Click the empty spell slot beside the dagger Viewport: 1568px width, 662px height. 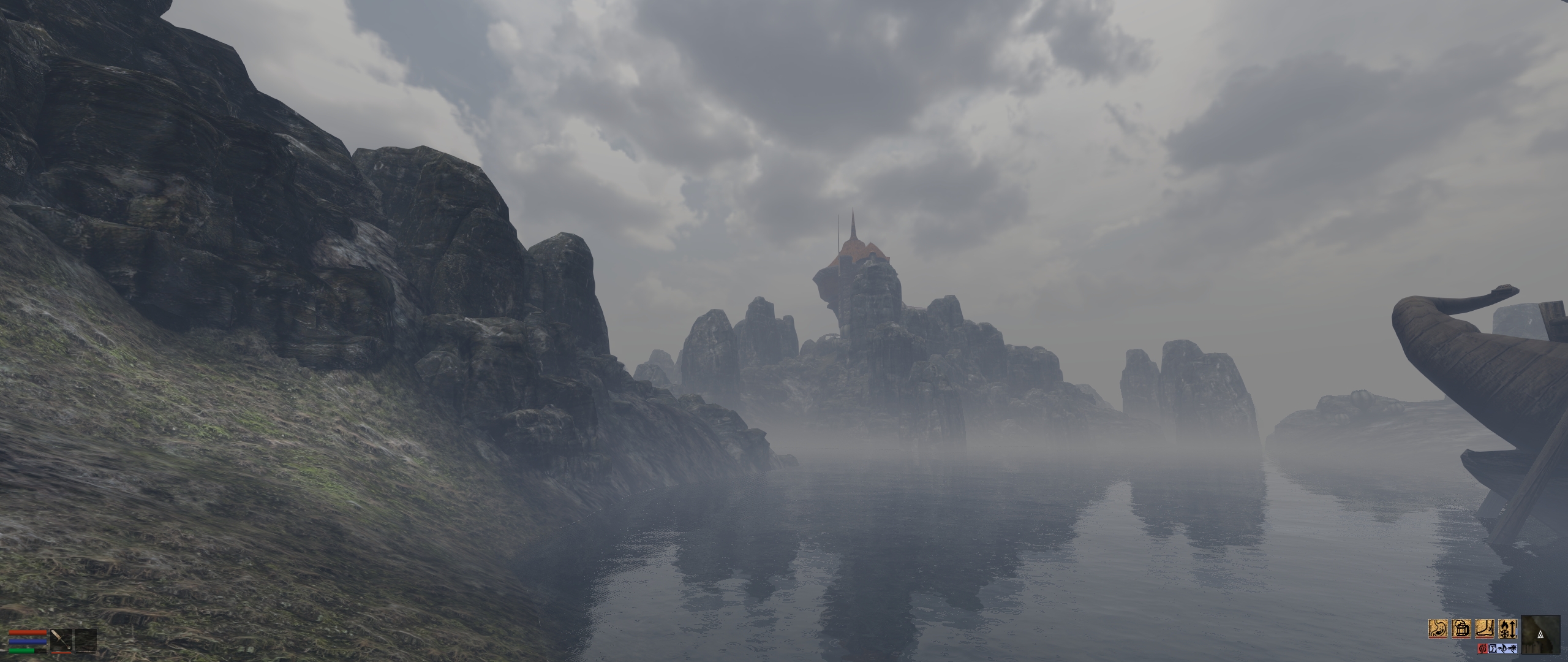click(x=86, y=641)
